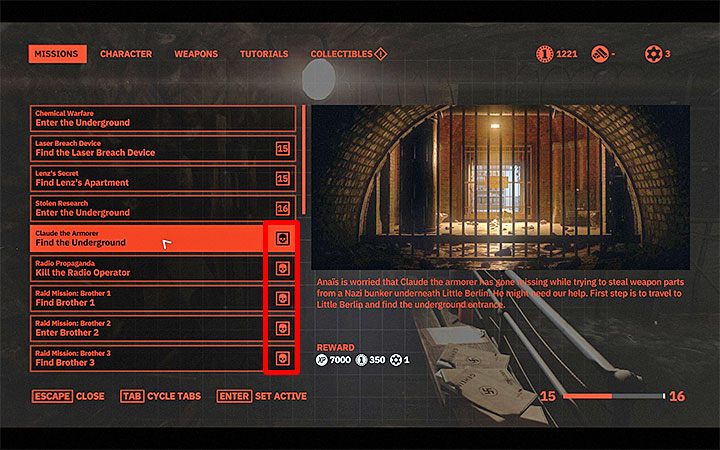
Task: Choose the Radio Propaganda mission
Action: tap(148, 268)
